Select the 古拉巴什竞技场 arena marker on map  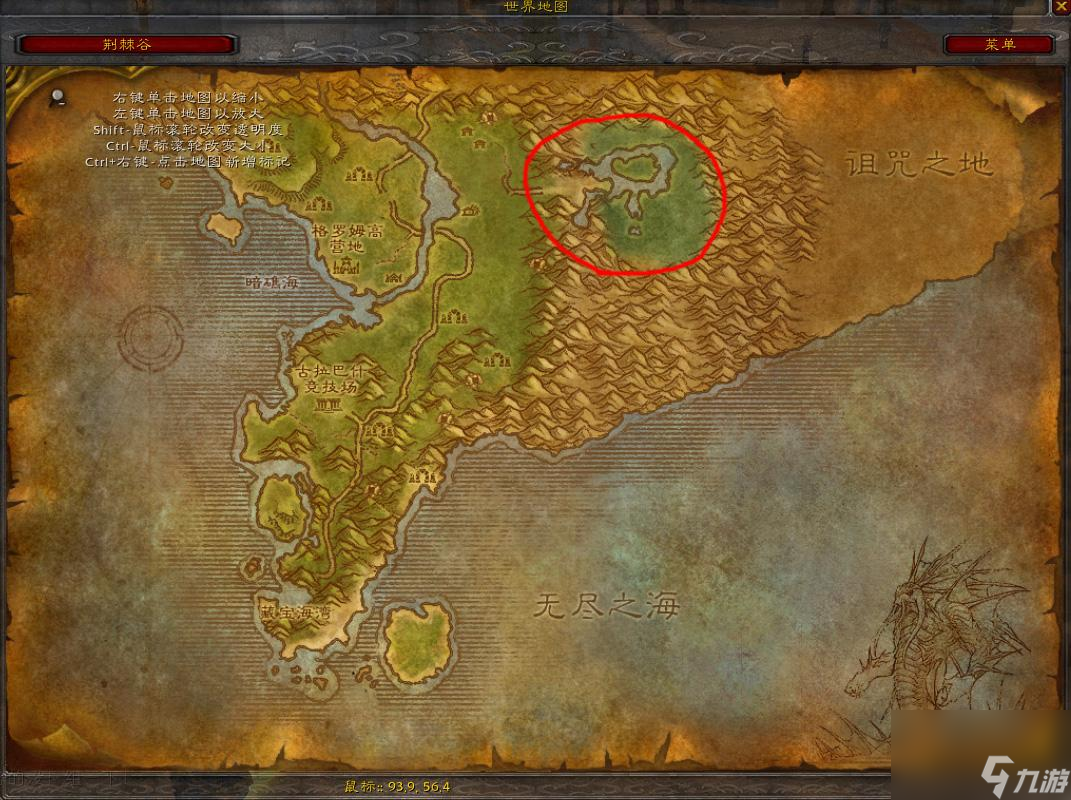coord(327,404)
